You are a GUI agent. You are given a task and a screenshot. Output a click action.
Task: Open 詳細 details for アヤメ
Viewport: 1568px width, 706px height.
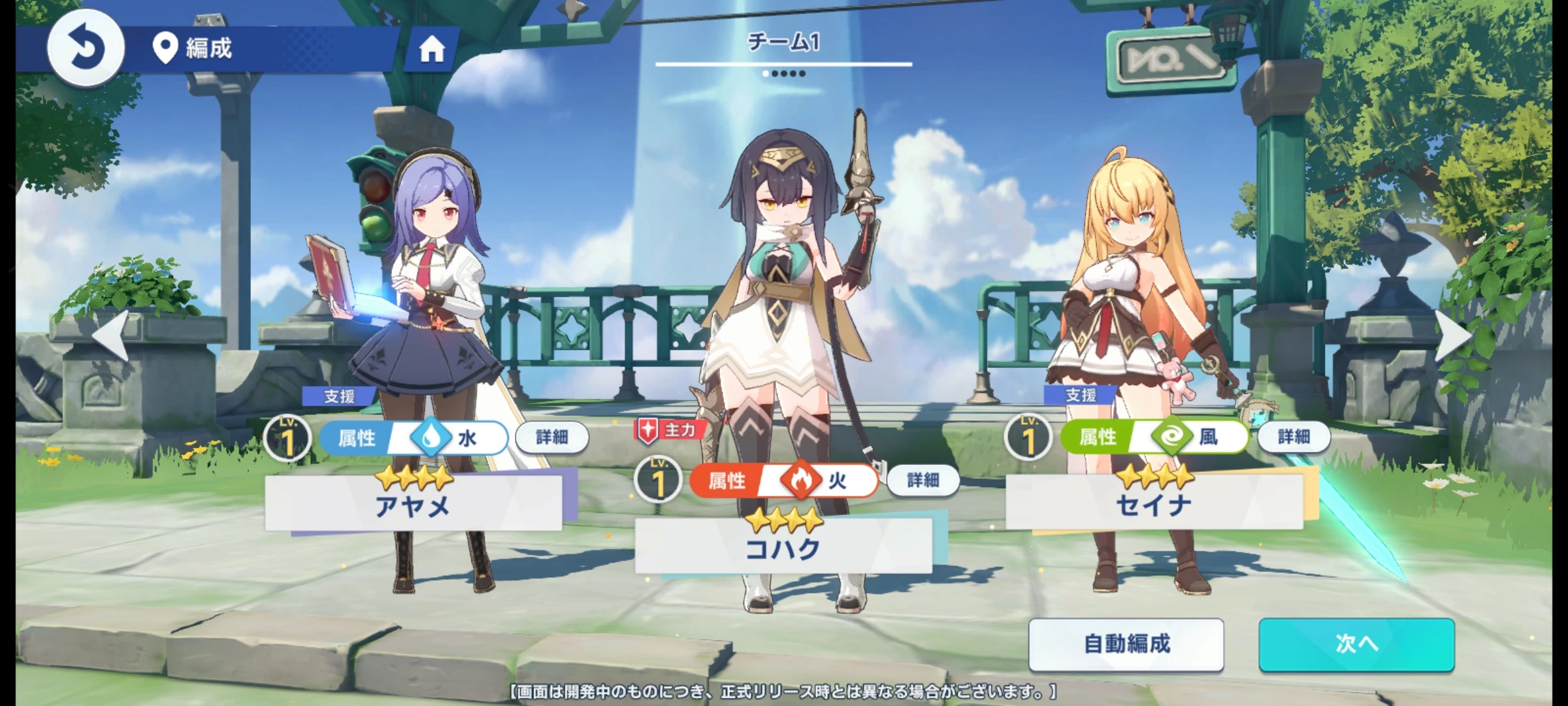click(x=552, y=437)
